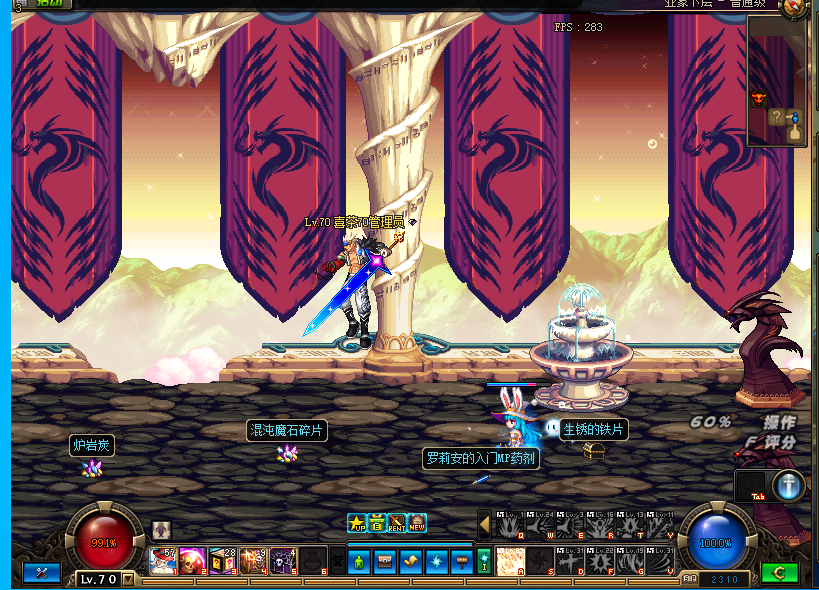
Task: Activate the highlighted skill on key A
Action: (x=510, y=560)
